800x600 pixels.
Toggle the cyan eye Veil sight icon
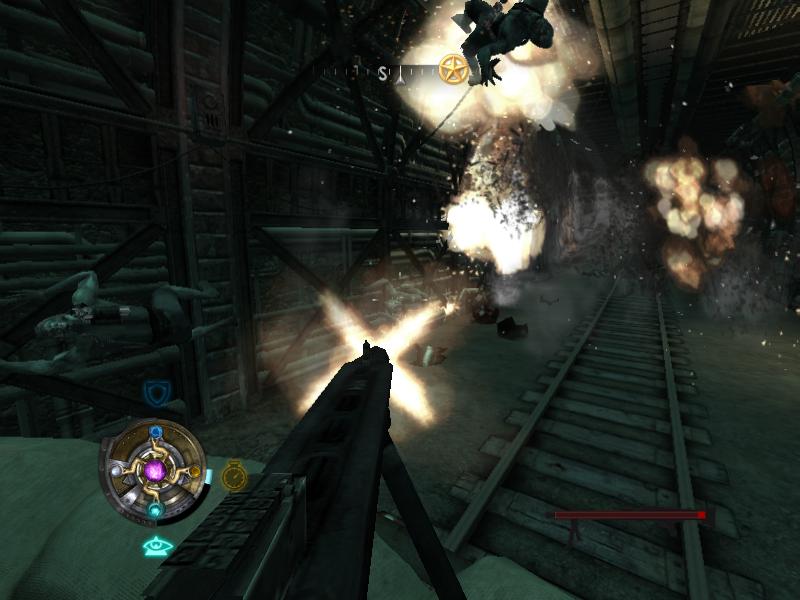pyautogui.click(x=157, y=546)
